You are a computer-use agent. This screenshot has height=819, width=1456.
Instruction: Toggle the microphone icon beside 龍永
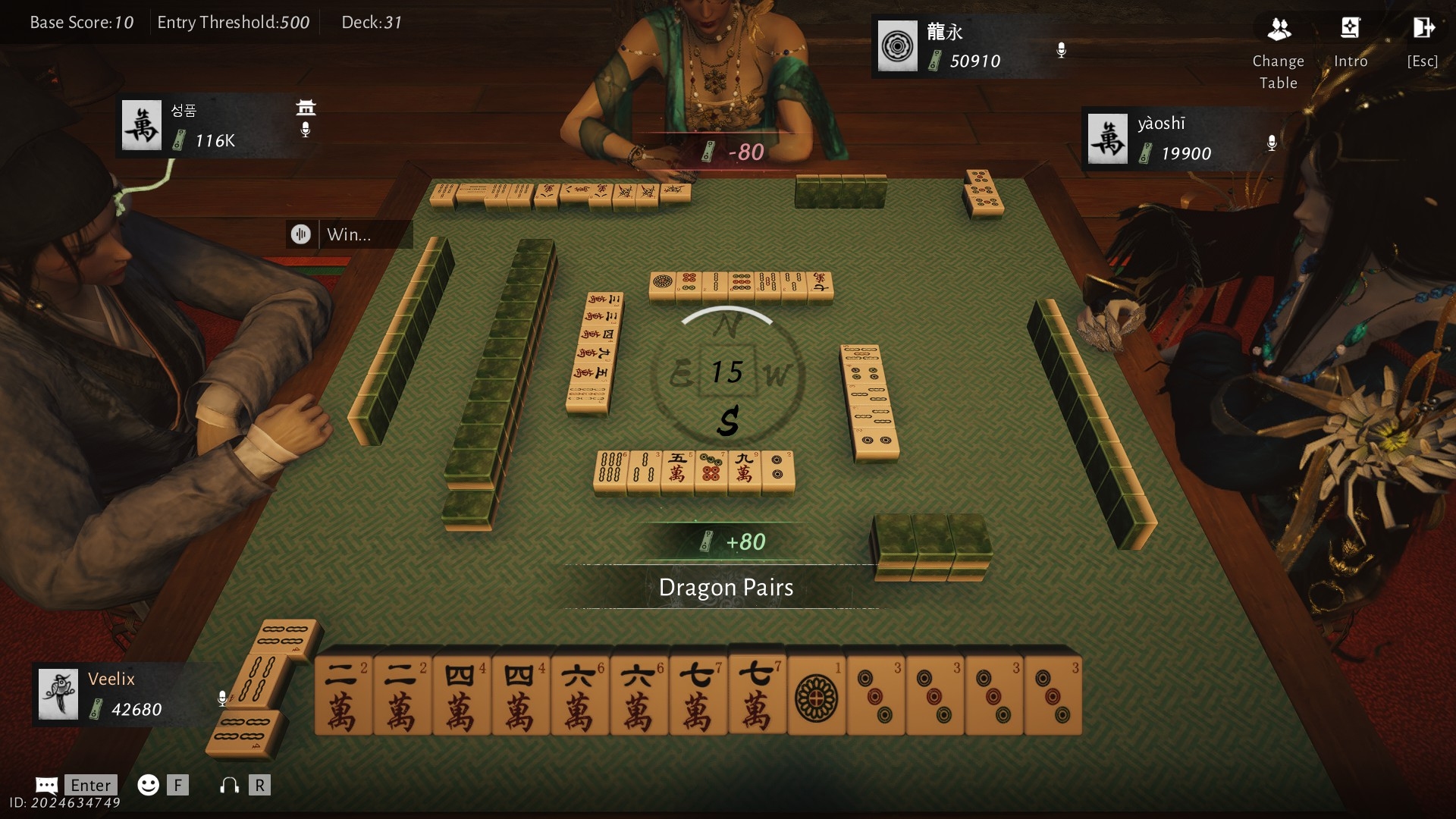[x=1062, y=50]
